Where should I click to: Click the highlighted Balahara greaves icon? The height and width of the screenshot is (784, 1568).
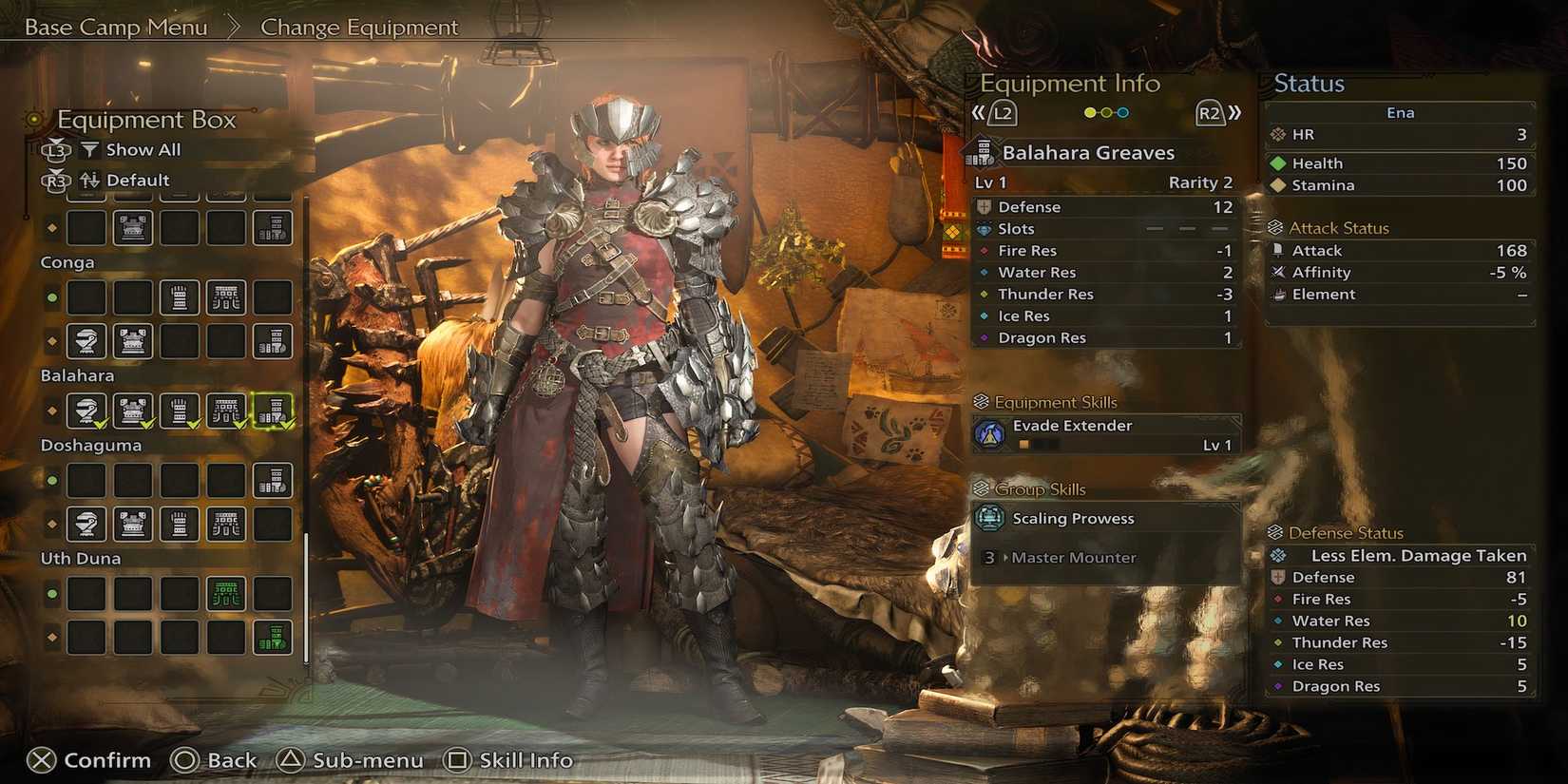point(273,411)
